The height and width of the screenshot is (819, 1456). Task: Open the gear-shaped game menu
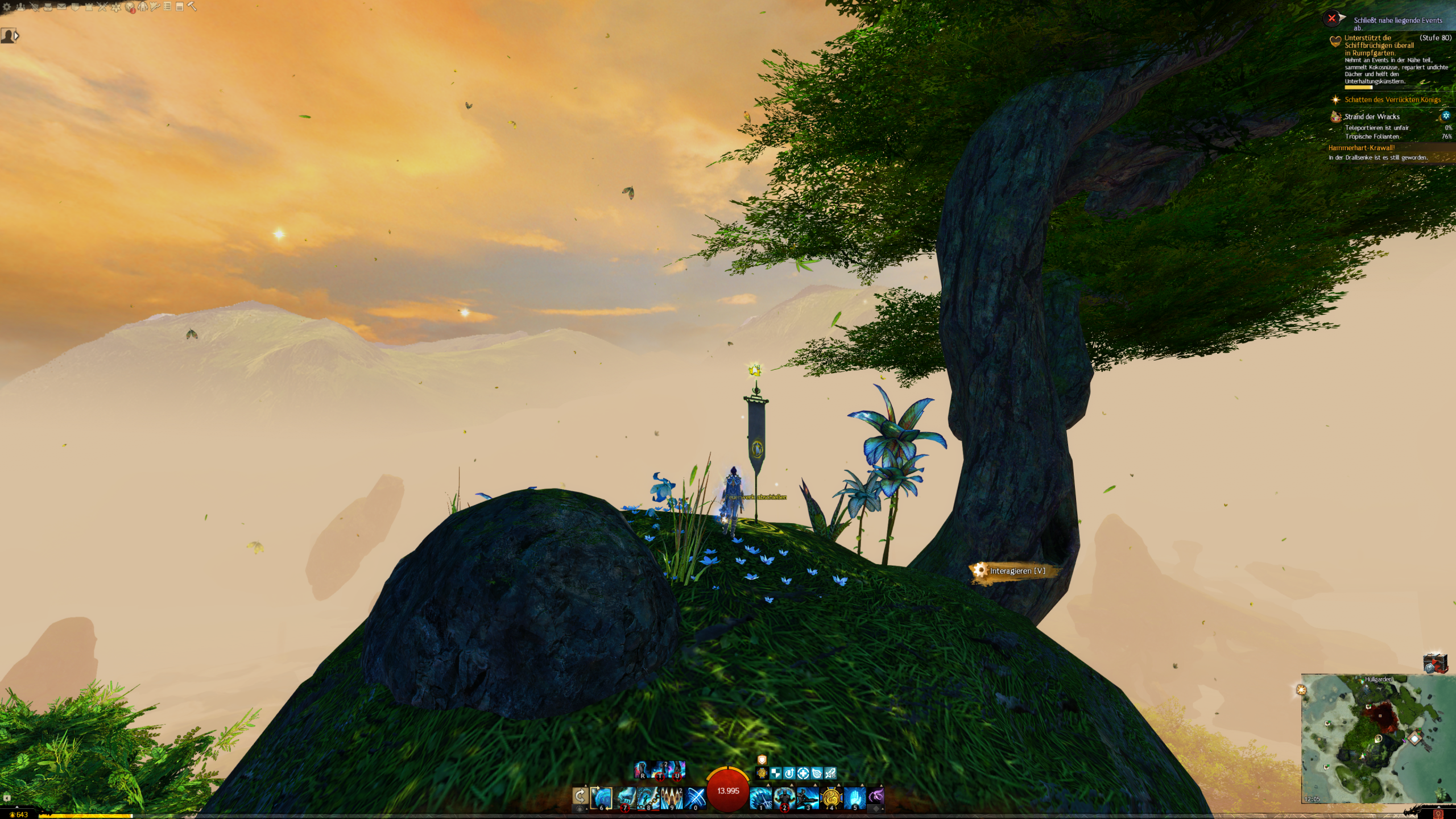pyautogui.click(x=7, y=7)
